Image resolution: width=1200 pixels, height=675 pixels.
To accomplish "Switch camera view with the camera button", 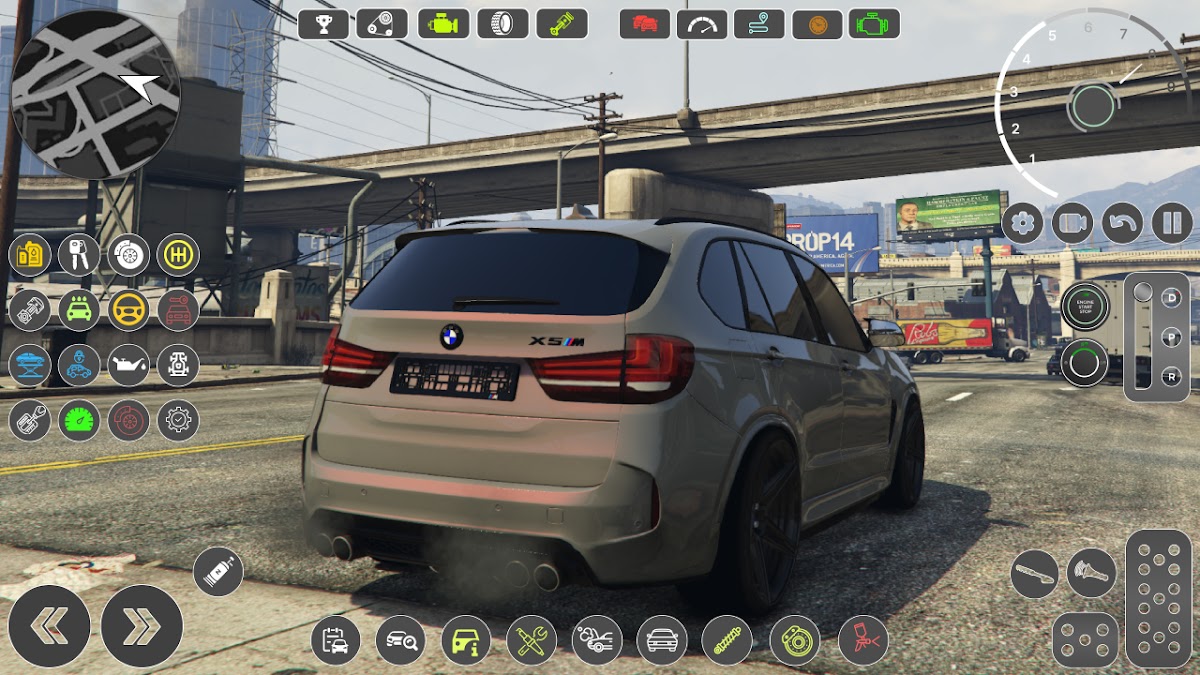I will pyautogui.click(x=1072, y=222).
